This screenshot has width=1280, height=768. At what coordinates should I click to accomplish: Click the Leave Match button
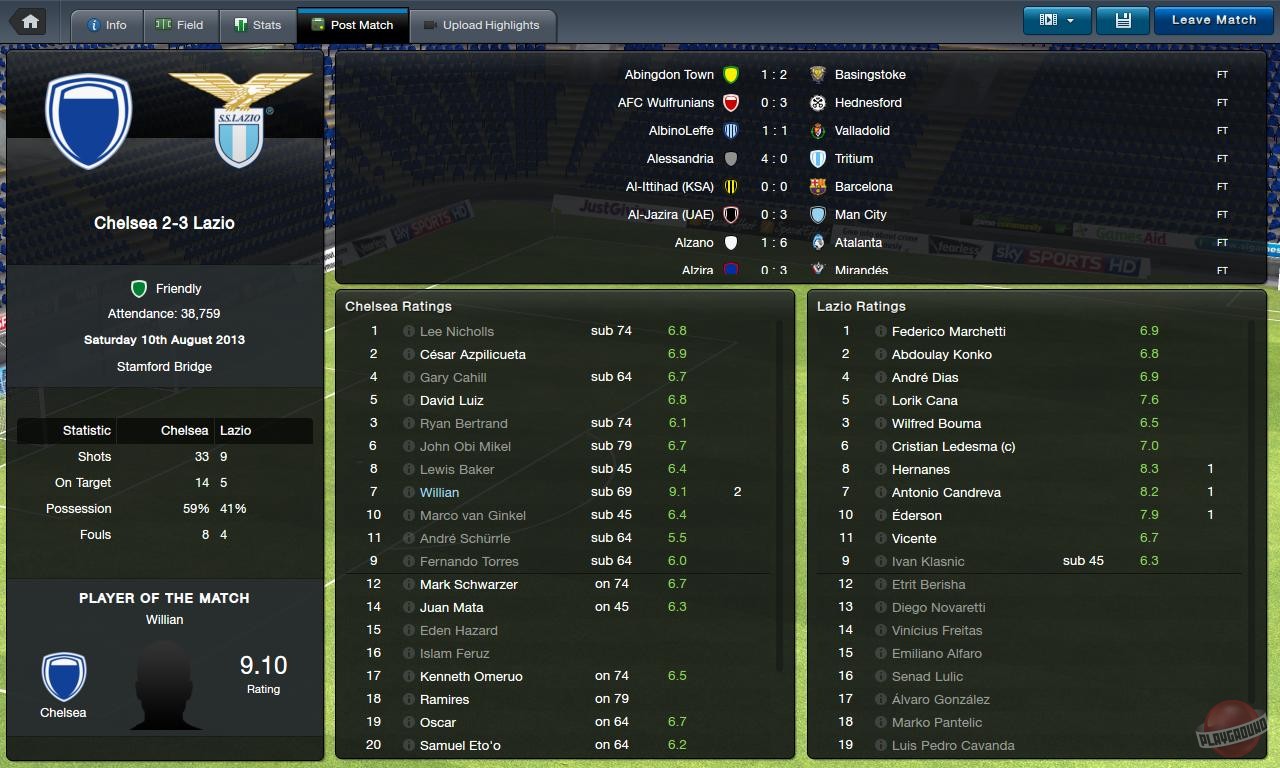tap(1213, 19)
